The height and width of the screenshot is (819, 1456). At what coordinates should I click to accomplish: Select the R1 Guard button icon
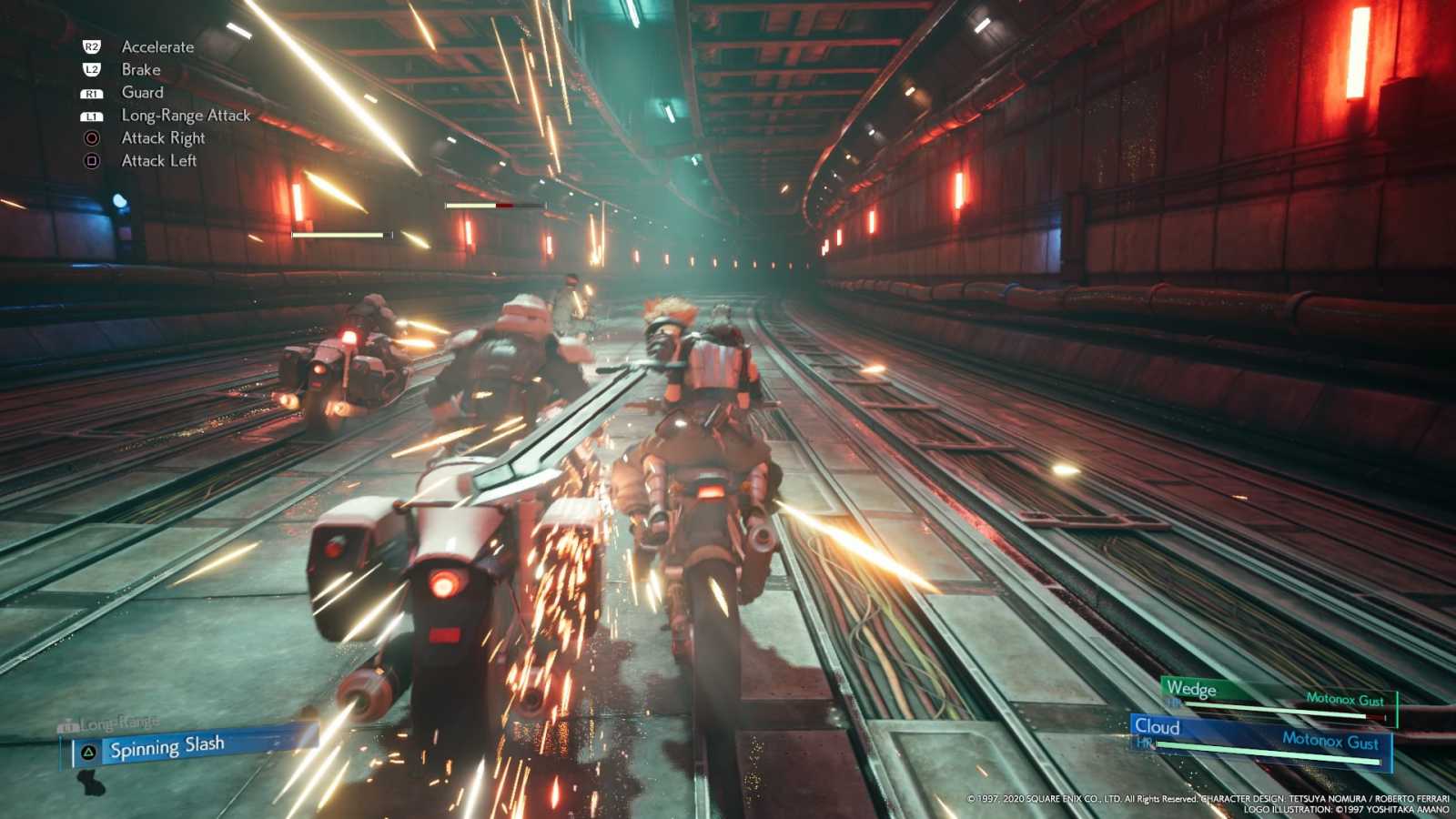pos(91,92)
